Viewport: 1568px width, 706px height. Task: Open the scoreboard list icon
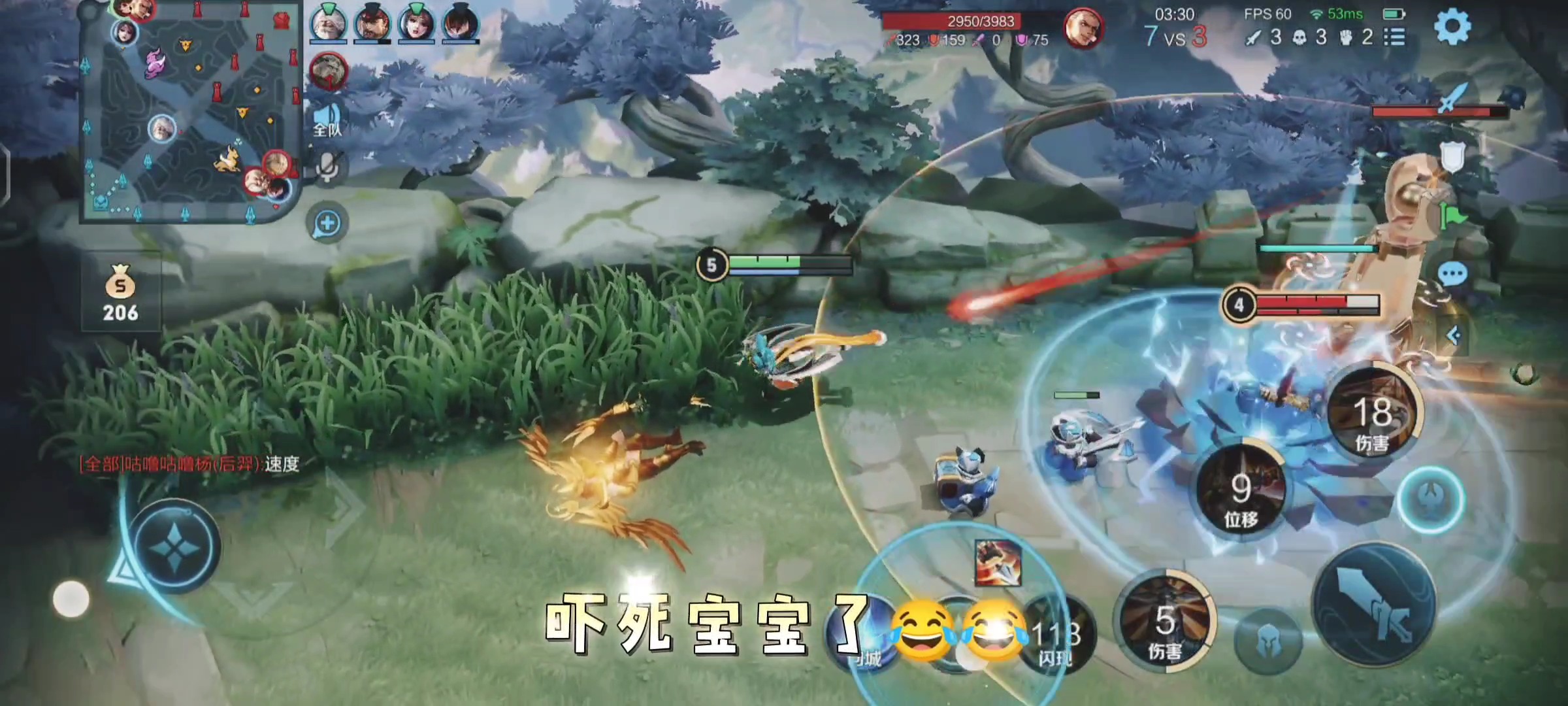point(1394,37)
